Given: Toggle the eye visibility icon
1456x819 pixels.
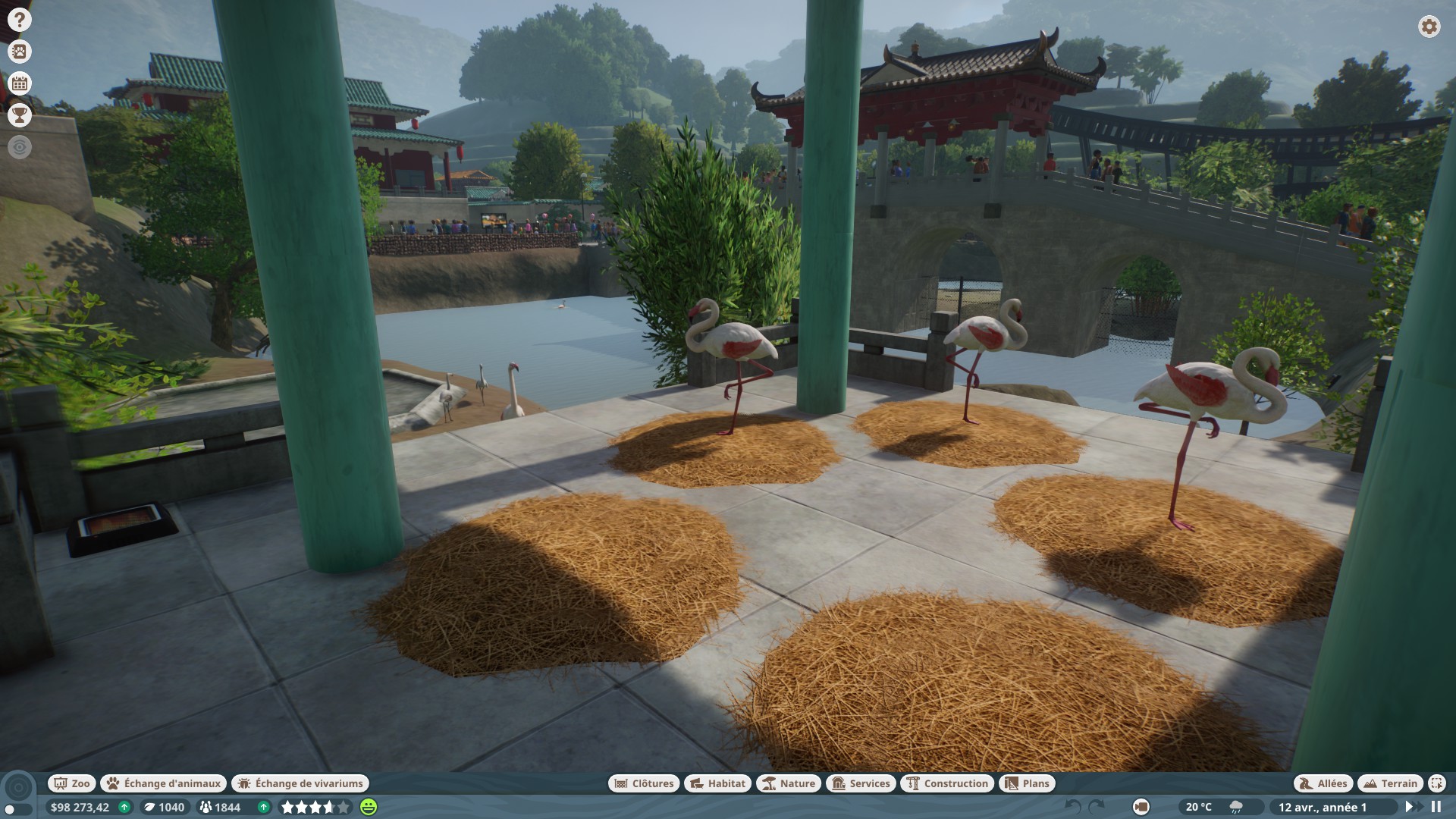Looking at the screenshot, I should pyautogui.click(x=20, y=147).
